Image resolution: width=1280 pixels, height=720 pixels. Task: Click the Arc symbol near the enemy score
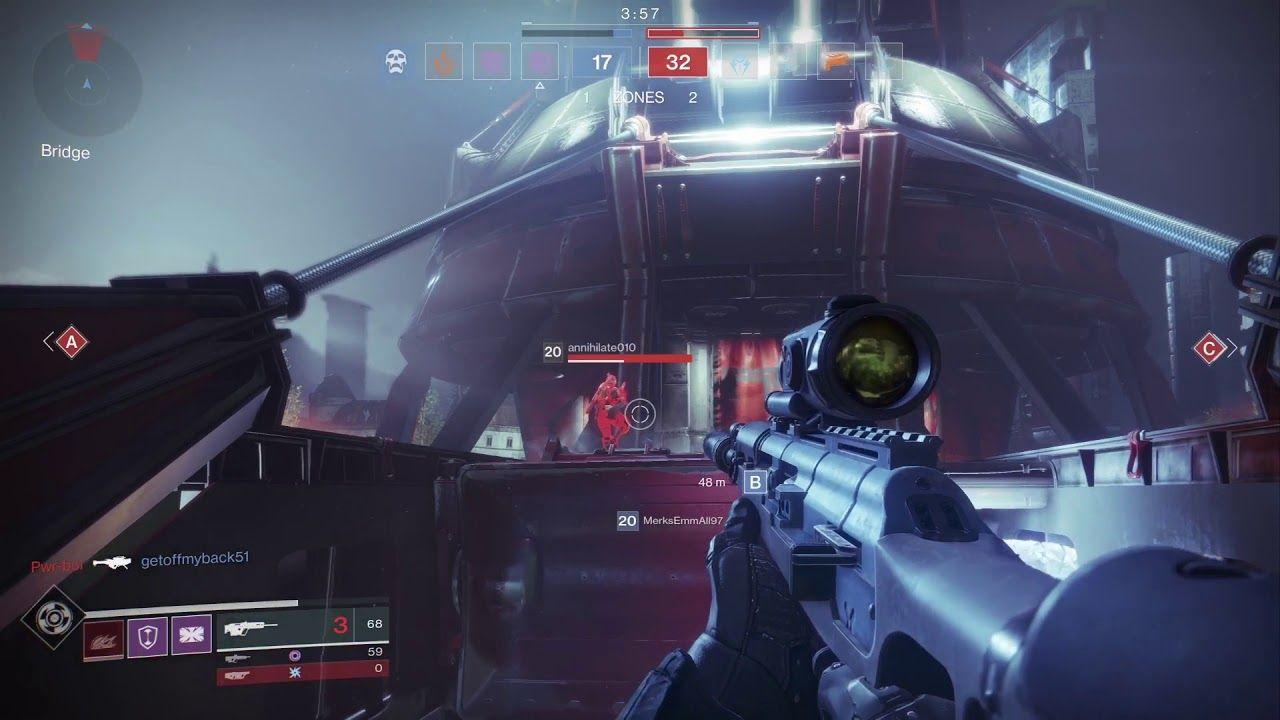[x=740, y=64]
